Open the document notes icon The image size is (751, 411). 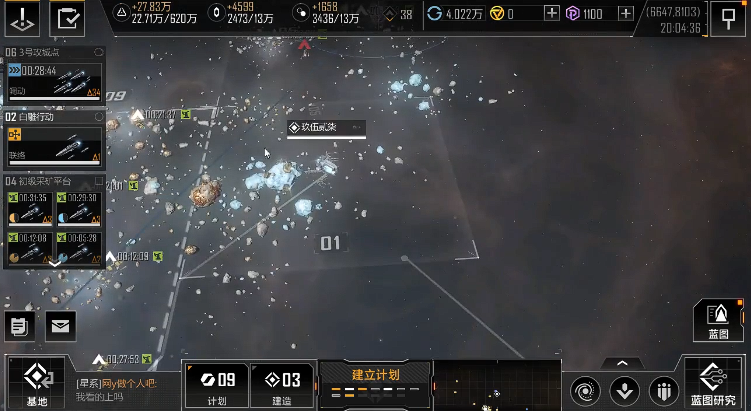click(19, 325)
